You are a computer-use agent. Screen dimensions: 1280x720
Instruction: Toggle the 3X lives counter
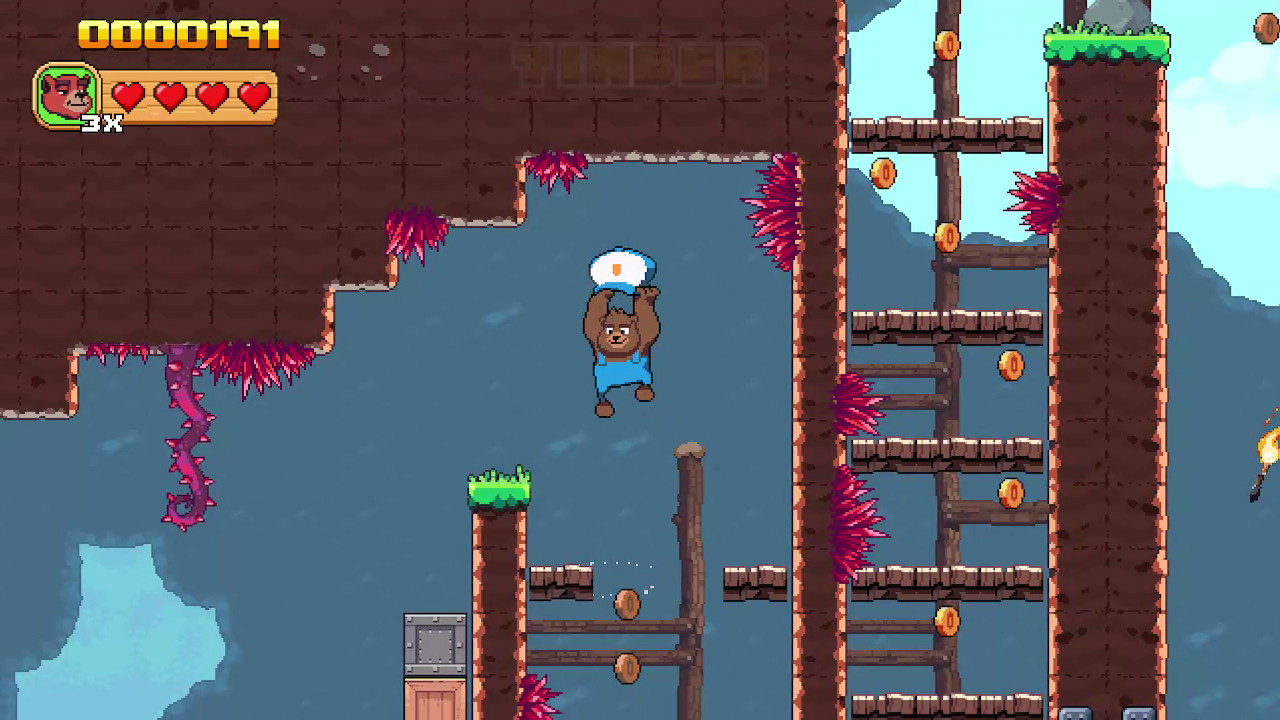pyautogui.click(x=103, y=124)
